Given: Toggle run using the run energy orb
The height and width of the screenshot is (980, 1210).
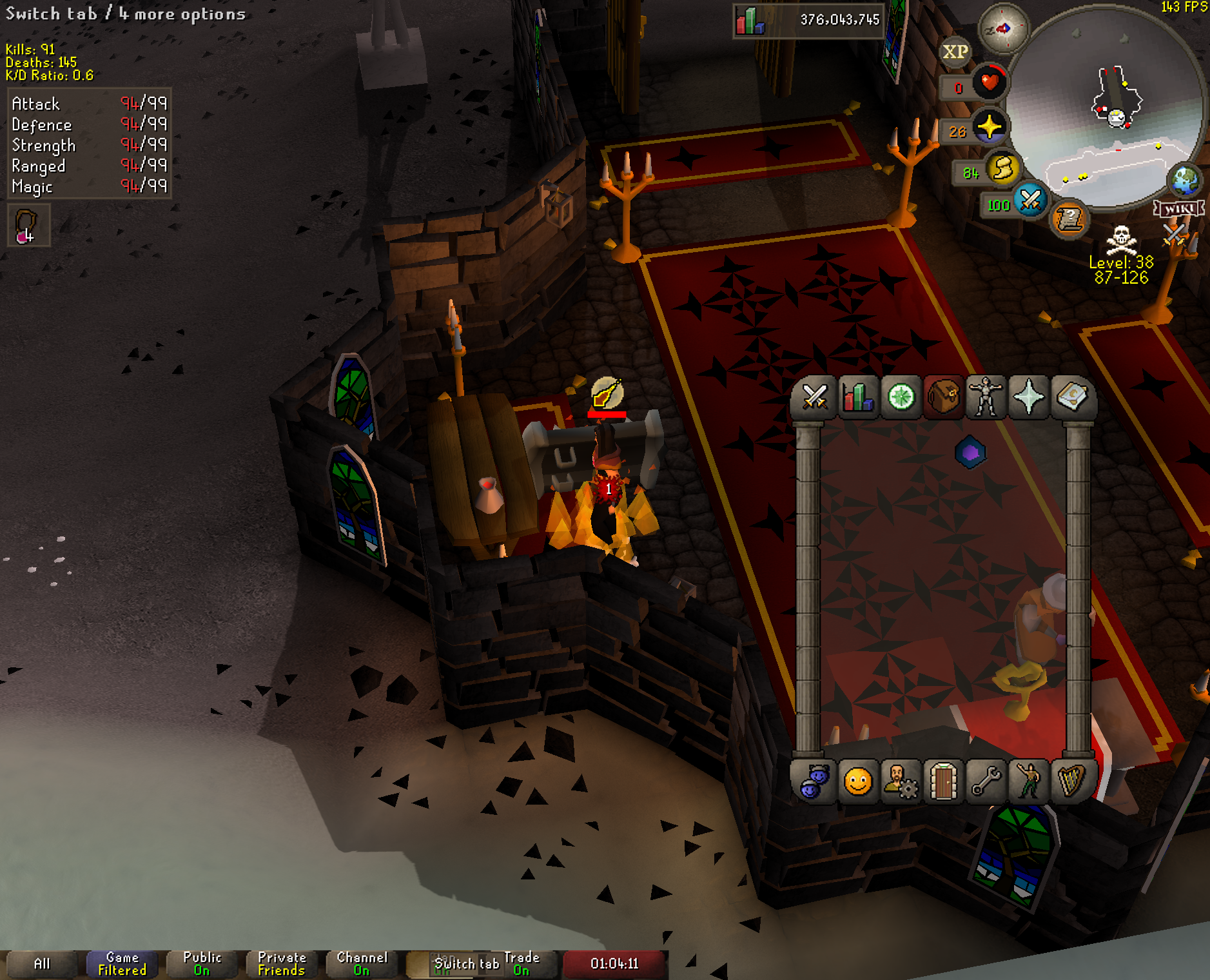Looking at the screenshot, I should tap(1002, 170).
